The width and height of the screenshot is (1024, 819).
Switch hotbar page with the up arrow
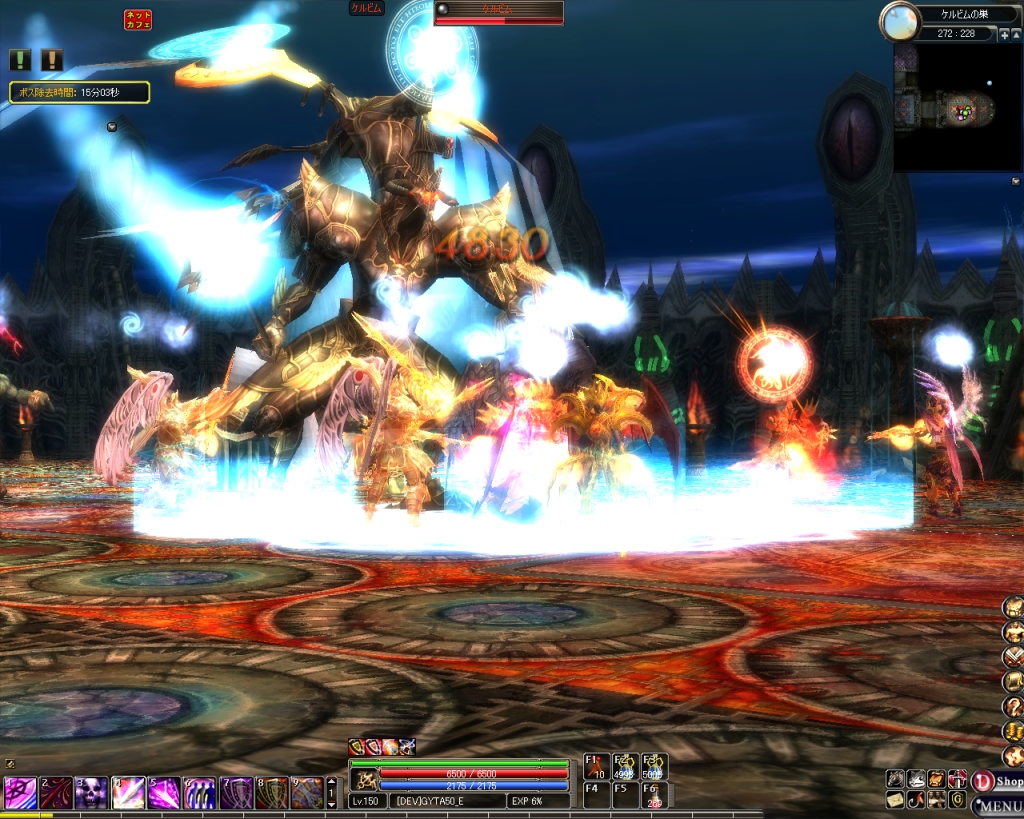332,783
